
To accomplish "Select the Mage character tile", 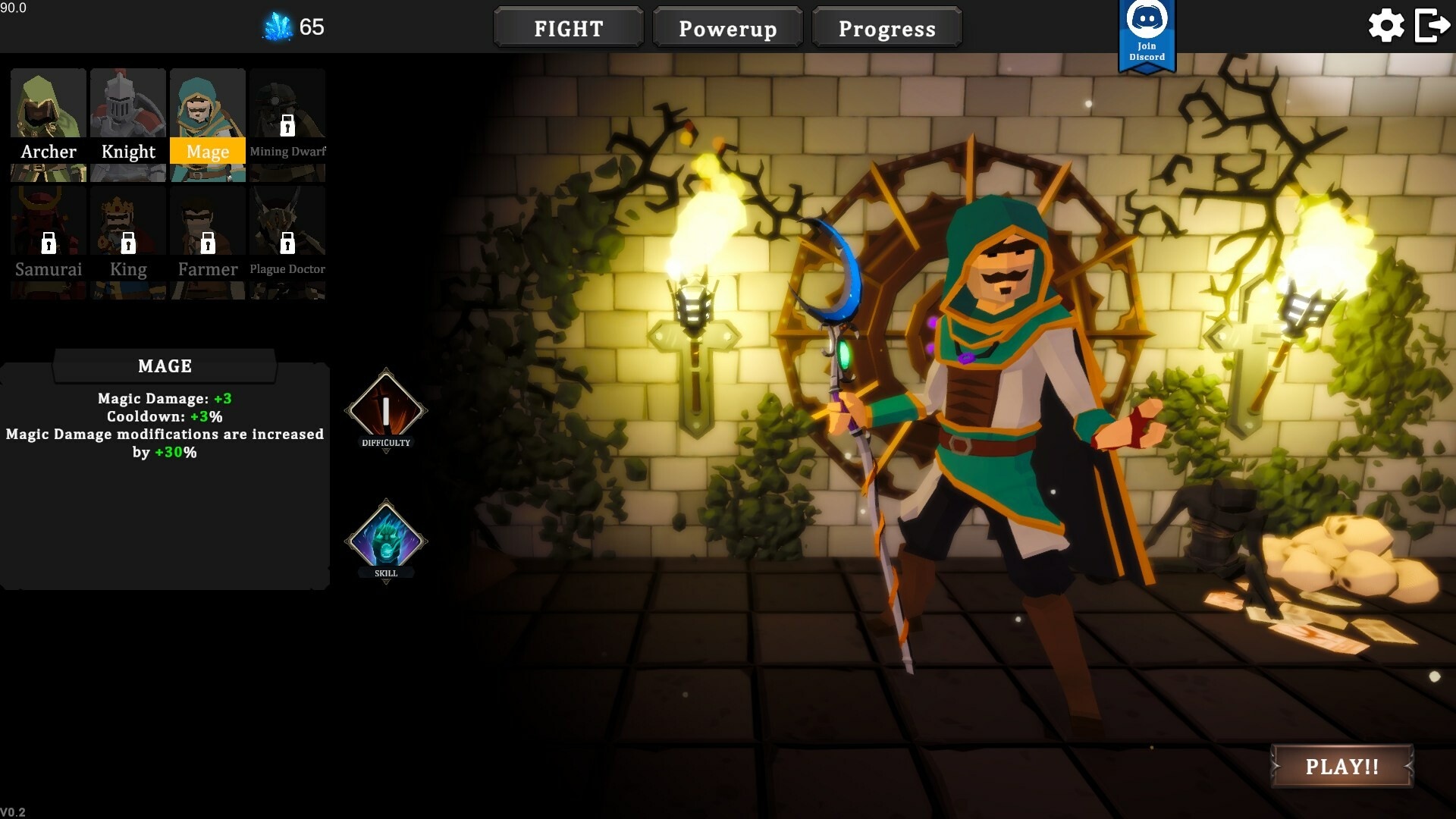I will point(208,125).
